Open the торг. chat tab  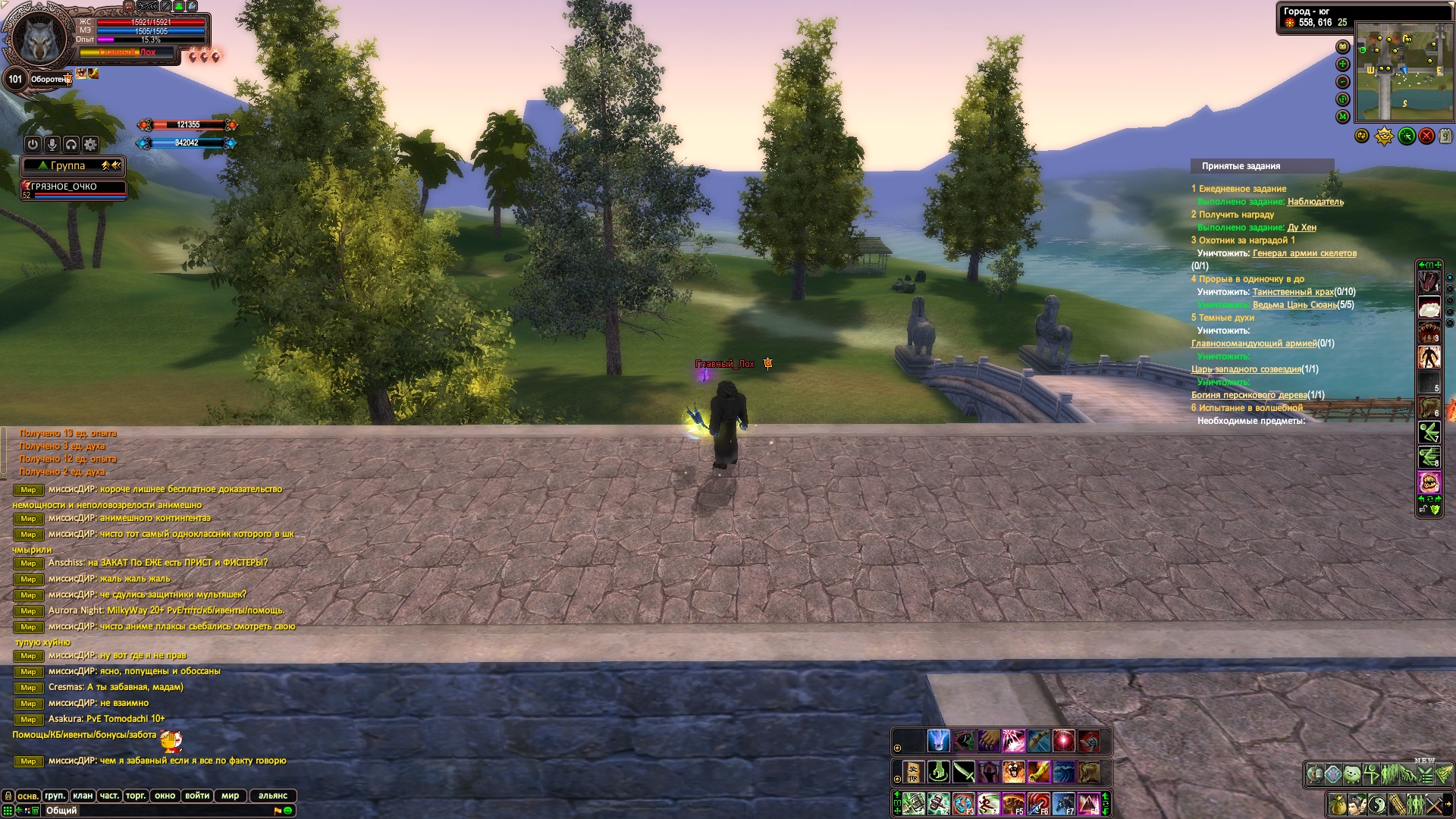tap(136, 795)
